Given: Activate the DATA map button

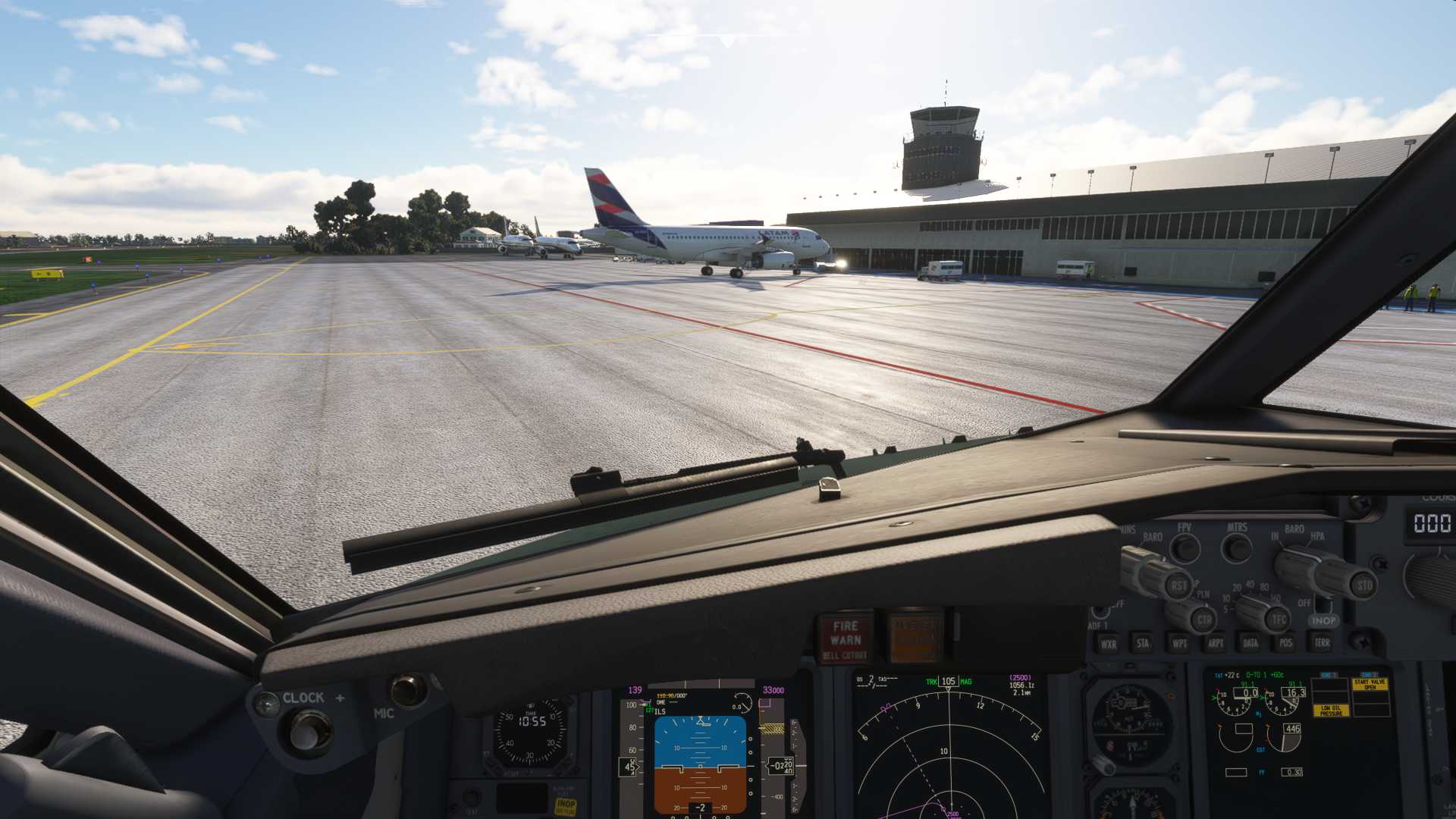Looking at the screenshot, I should pos(1250,643).
